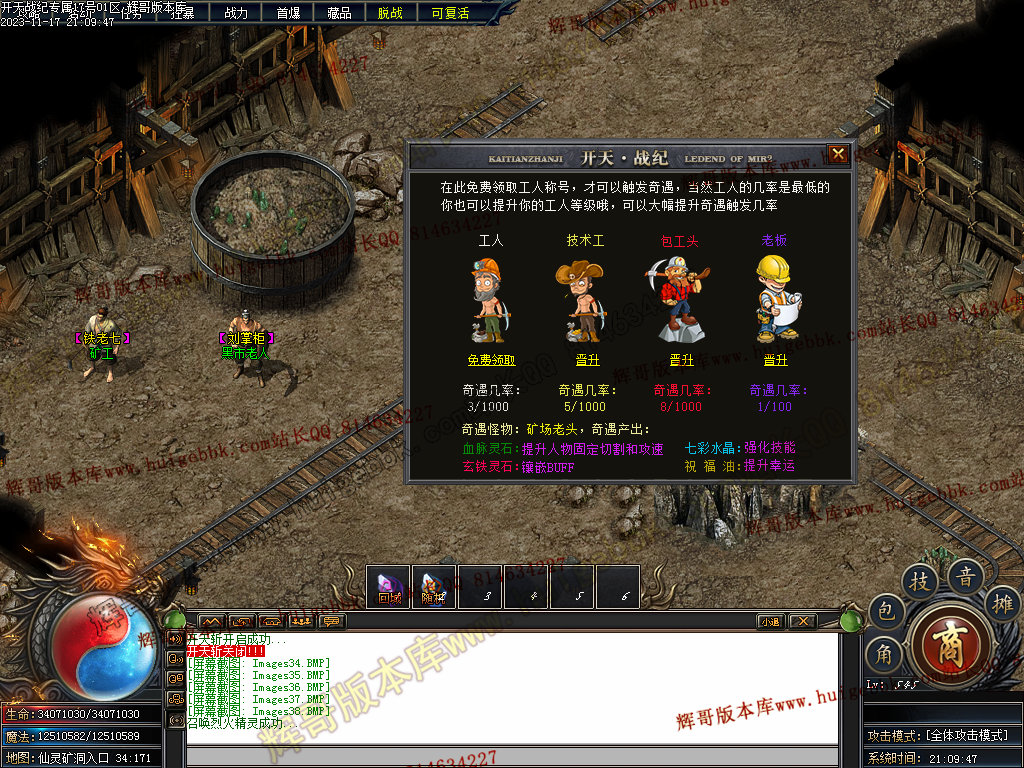
Task: Select the 可复活 top menu option
Action: (x=450, y=13)
